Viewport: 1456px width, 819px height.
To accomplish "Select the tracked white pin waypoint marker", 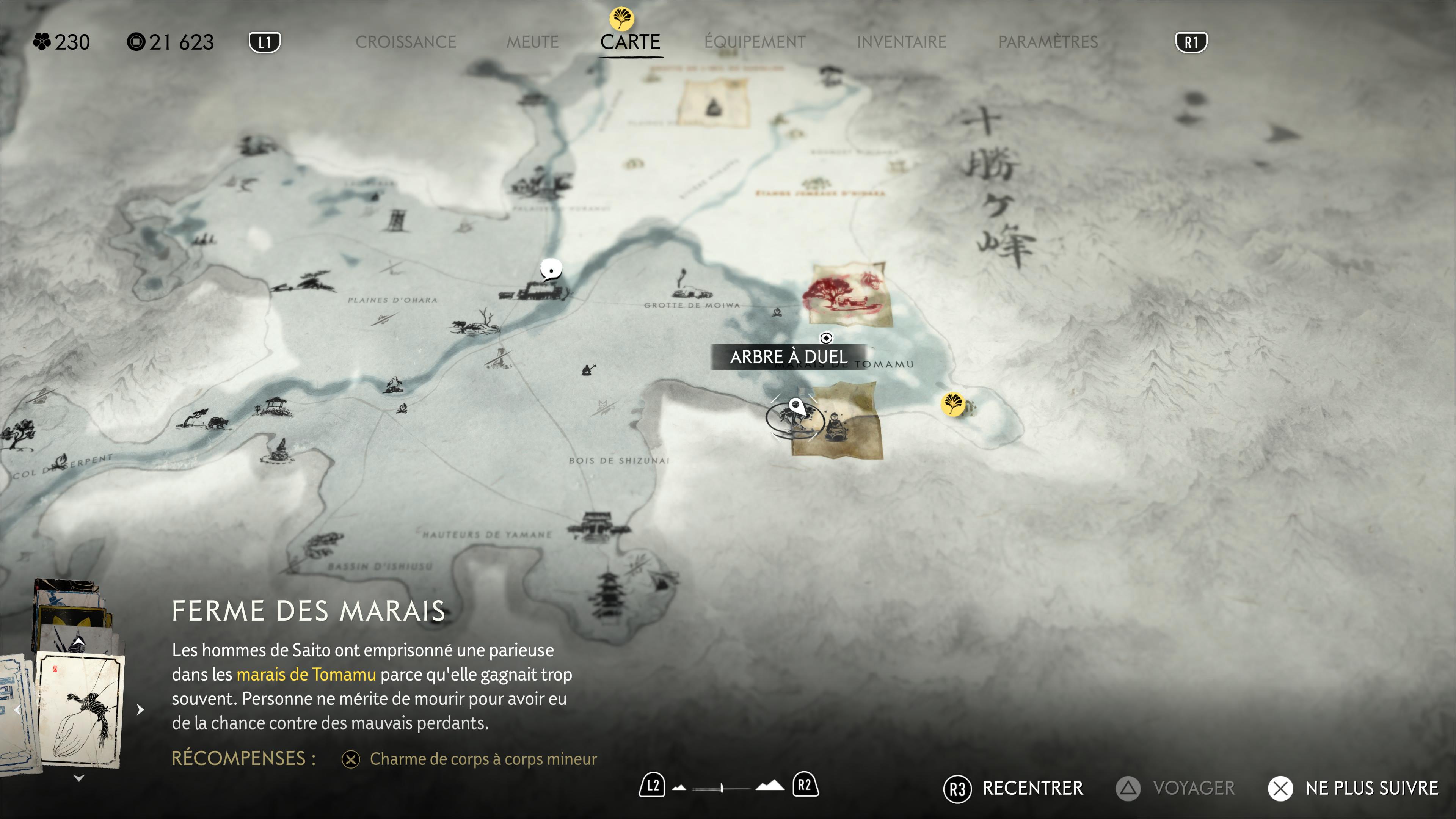I will 796,406.
